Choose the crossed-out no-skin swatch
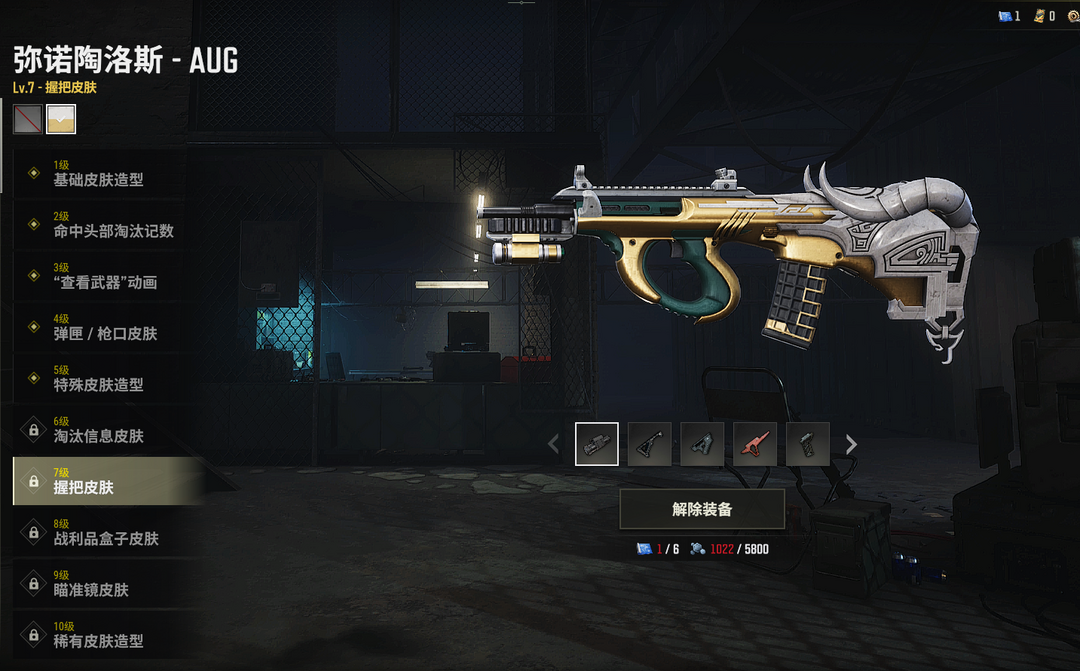This screenshot has height=671, width=1080. coord(28,119)
